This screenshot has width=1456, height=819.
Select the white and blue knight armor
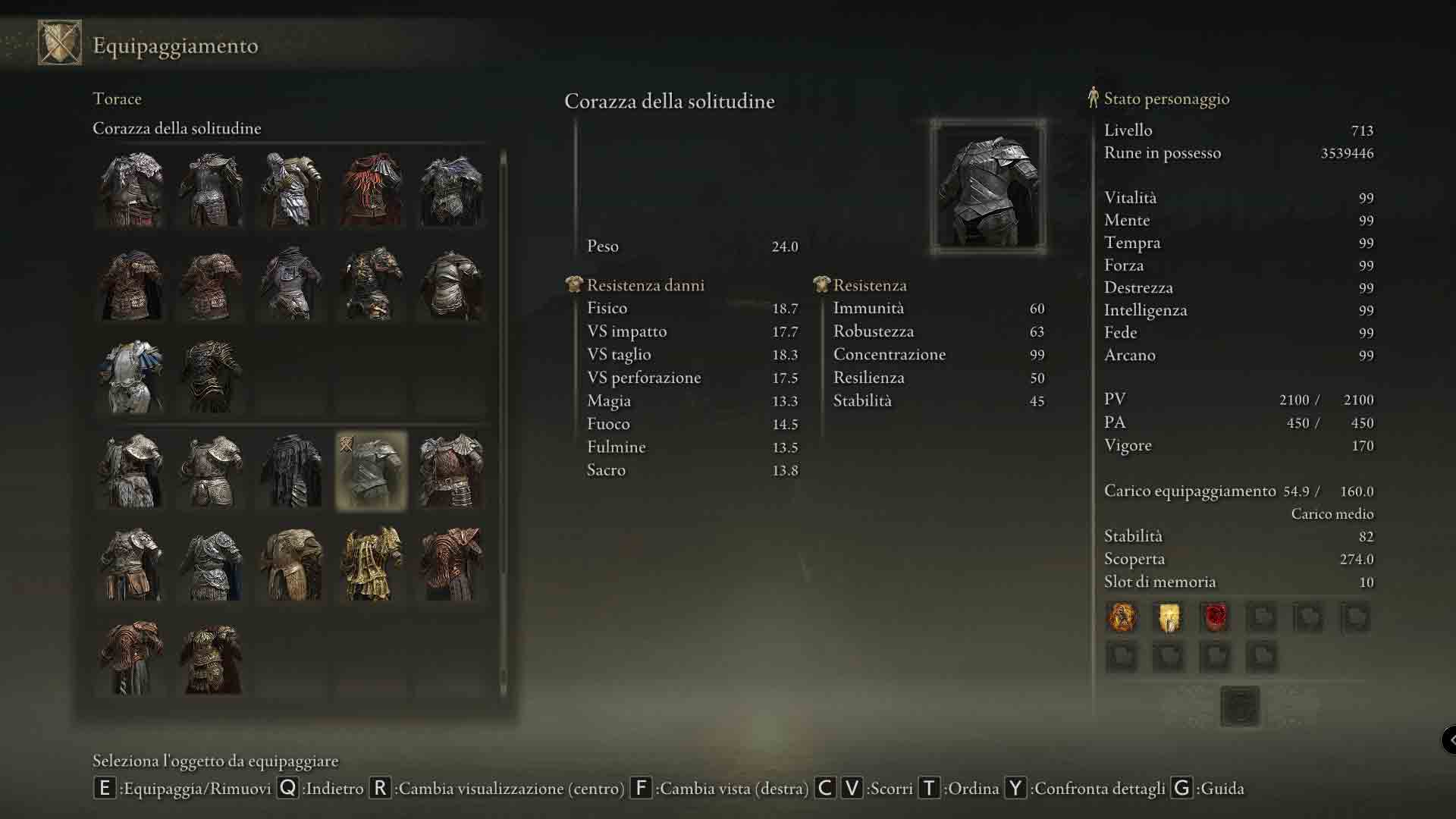132,377
